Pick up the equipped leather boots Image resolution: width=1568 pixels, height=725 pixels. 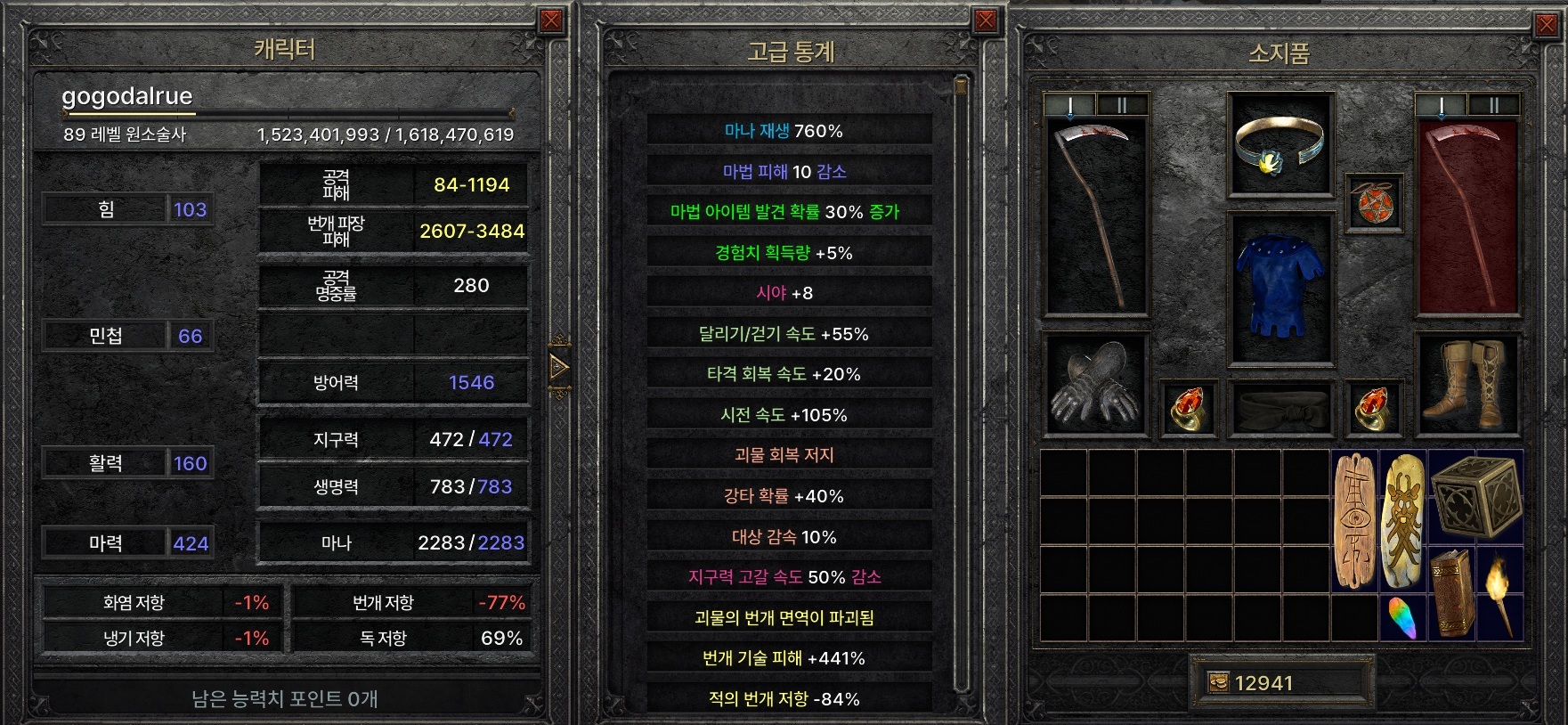coord(1467,383)
